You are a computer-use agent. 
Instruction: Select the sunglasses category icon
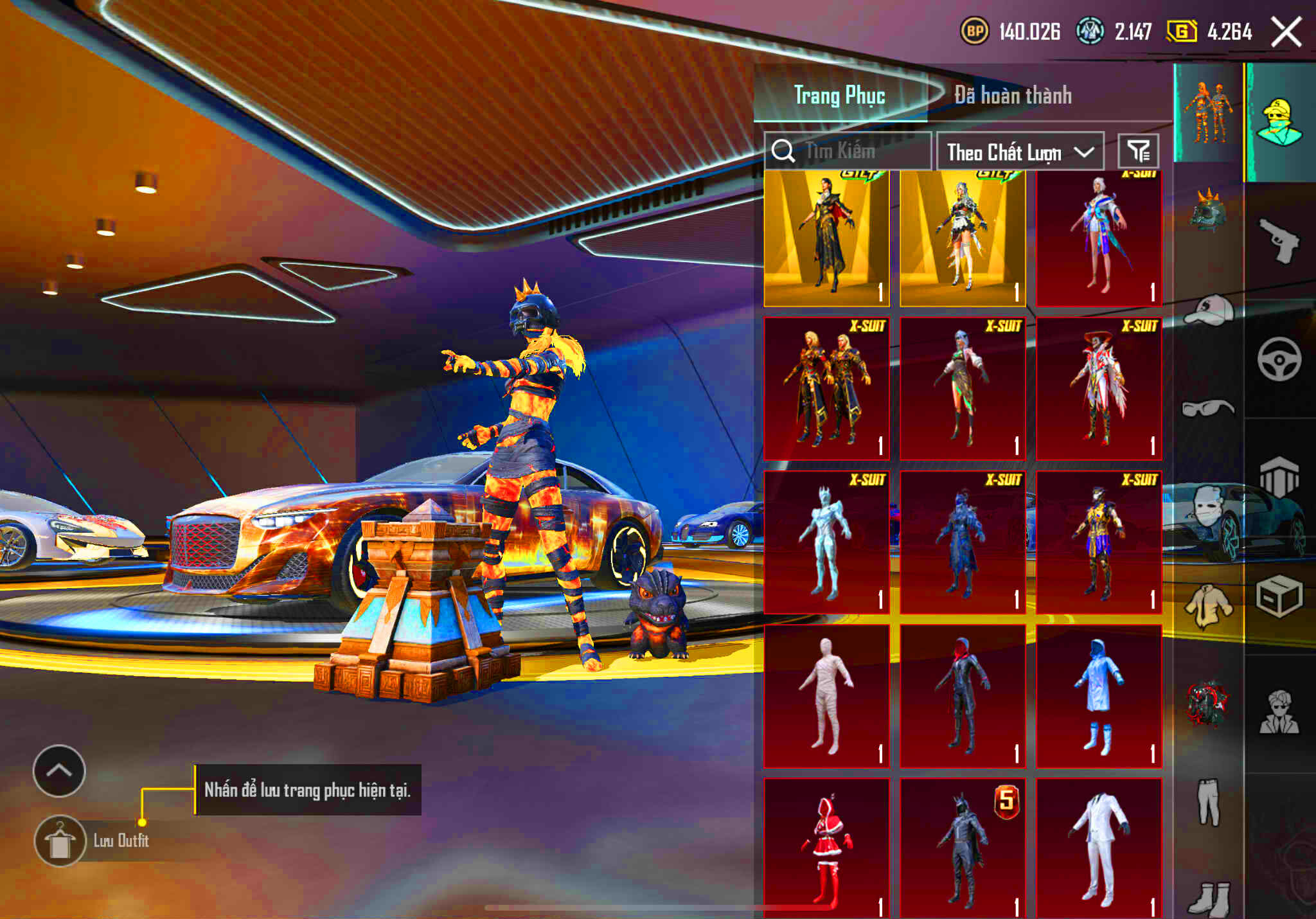(1208, 408)
